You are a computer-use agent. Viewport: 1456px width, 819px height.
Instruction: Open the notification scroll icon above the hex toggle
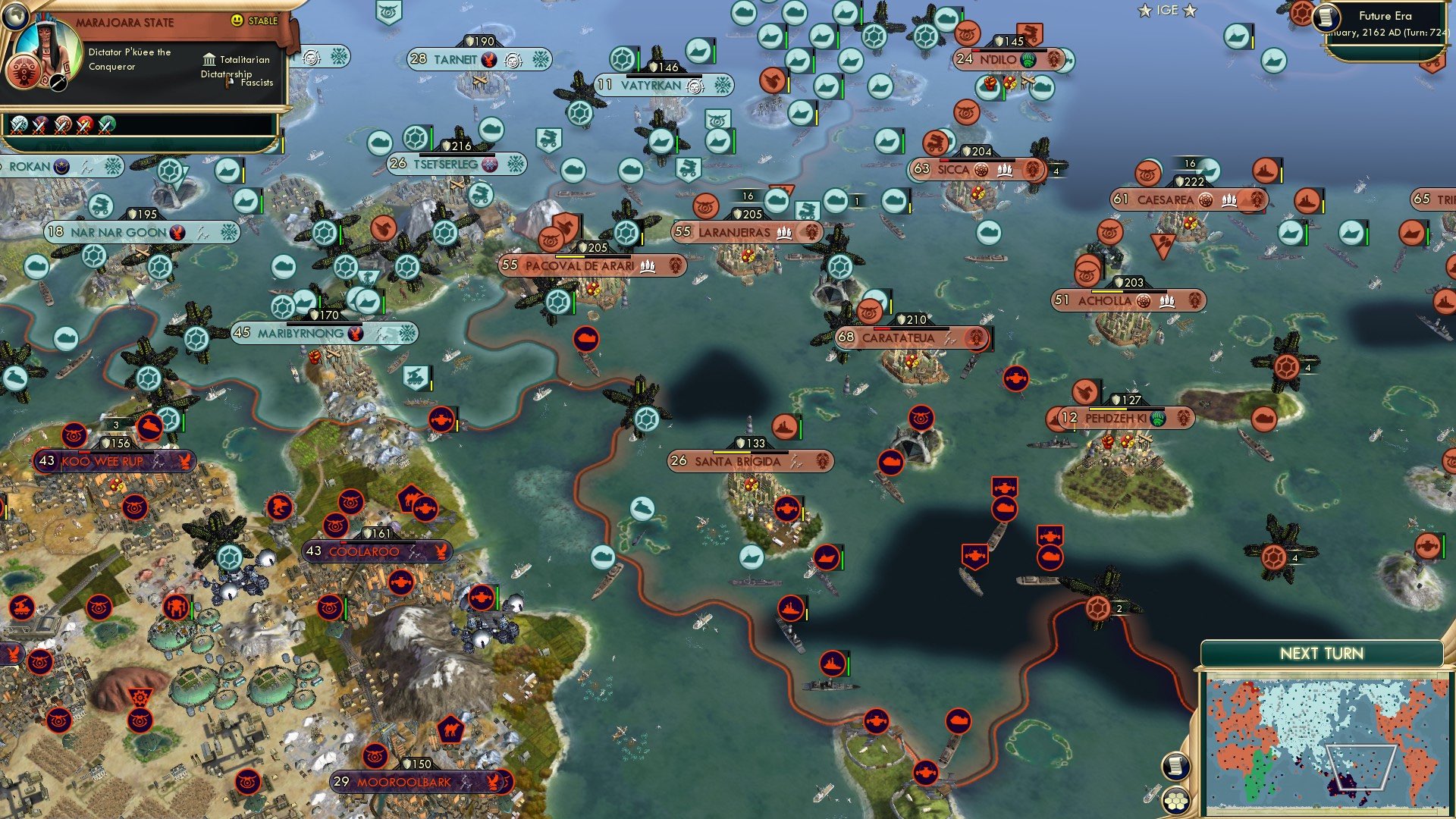point(1178,767)
